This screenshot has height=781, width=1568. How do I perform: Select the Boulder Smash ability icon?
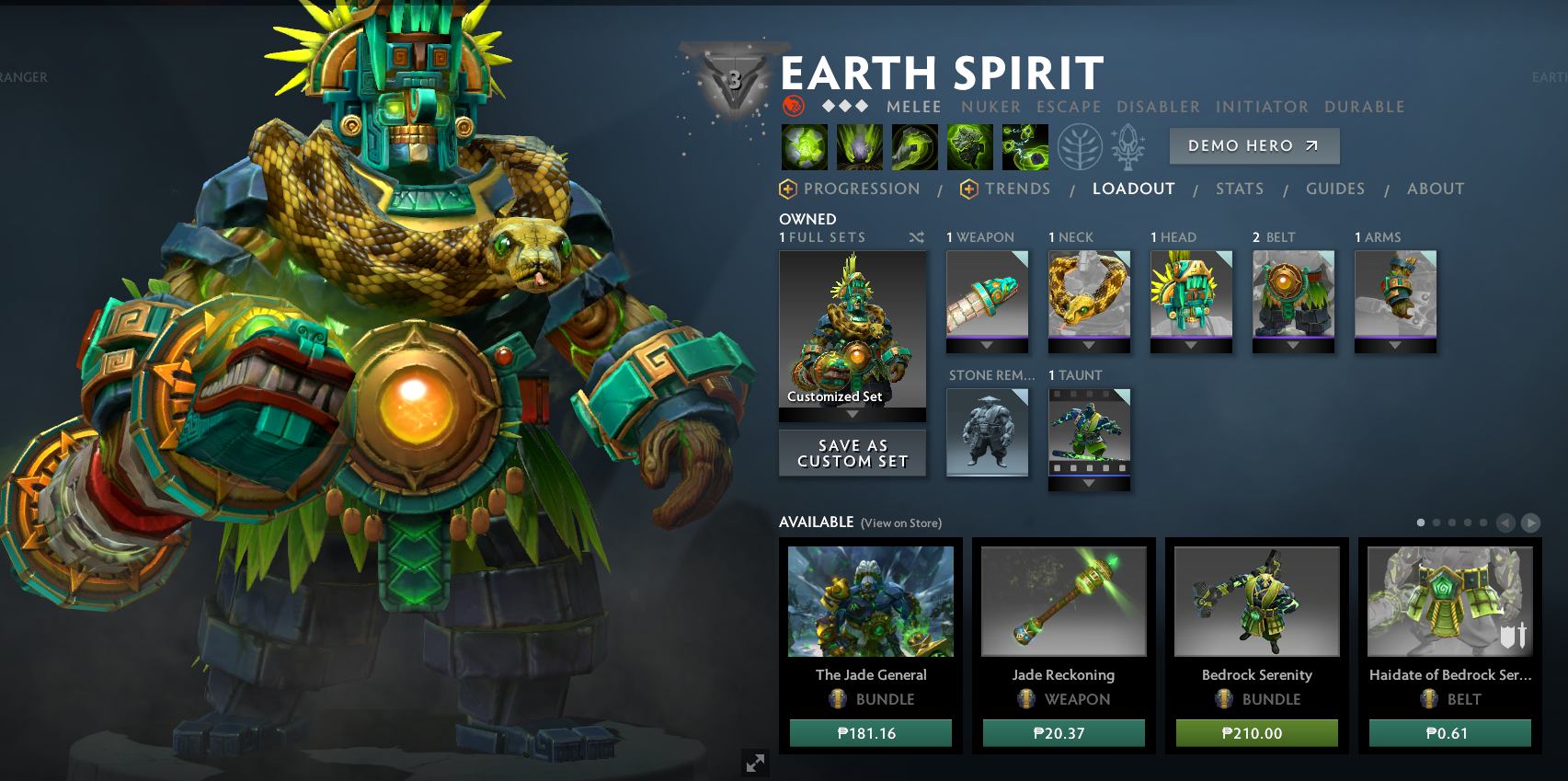tap(805, 147)
